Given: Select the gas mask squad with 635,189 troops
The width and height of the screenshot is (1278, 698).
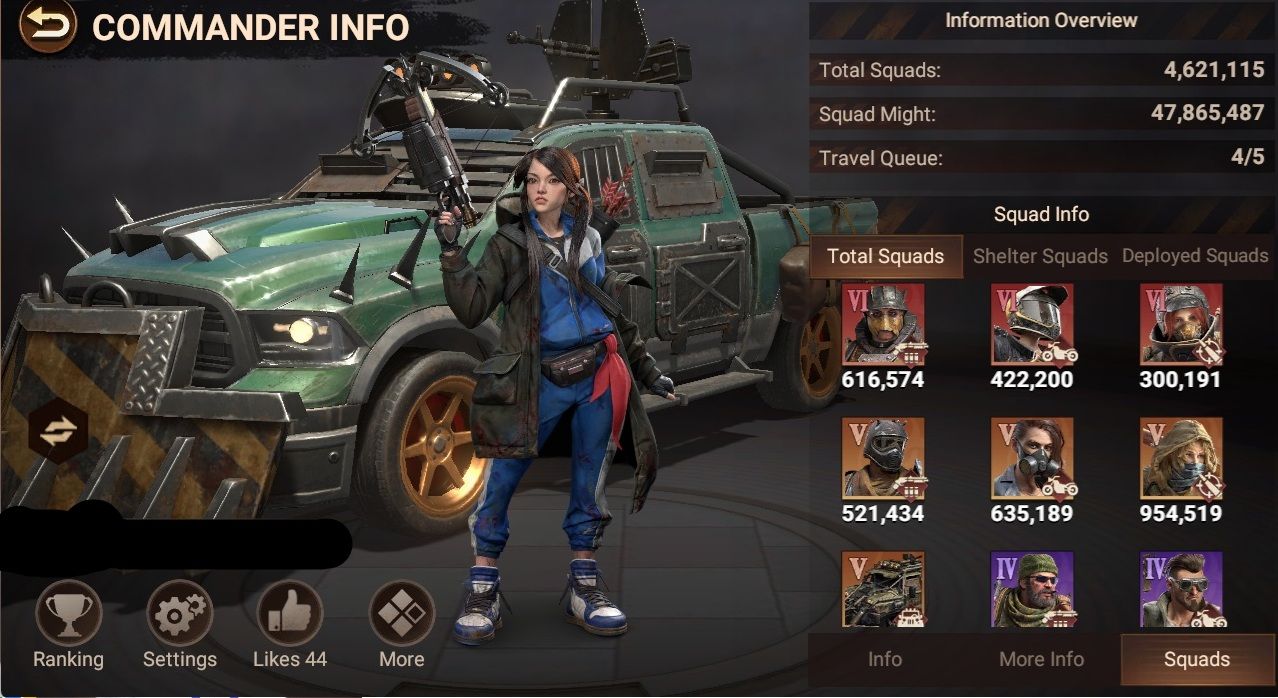Looking at the screenshot, I should pyautogui.click(x=1032, y=458).
